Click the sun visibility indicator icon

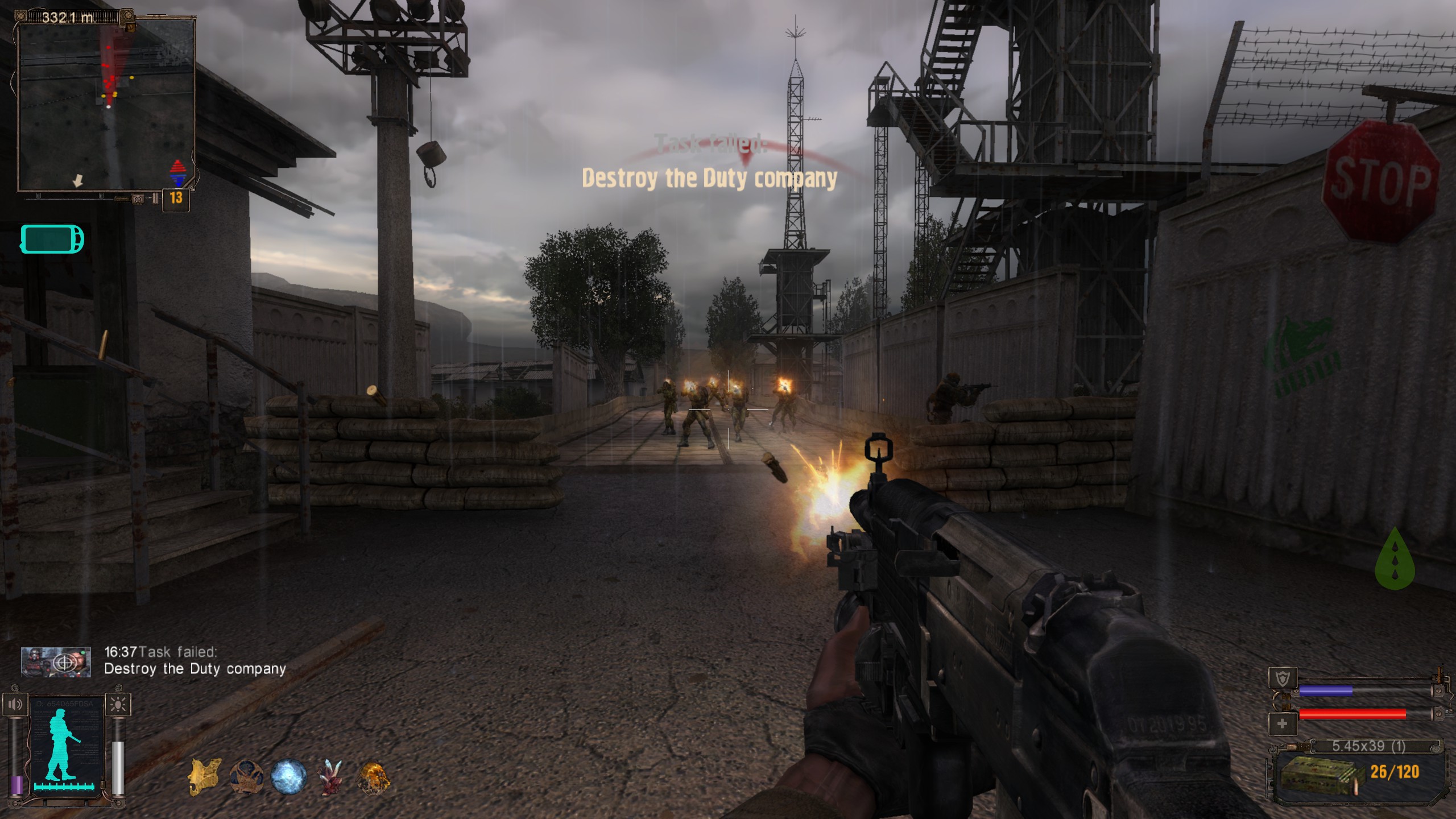pos(118,705)
